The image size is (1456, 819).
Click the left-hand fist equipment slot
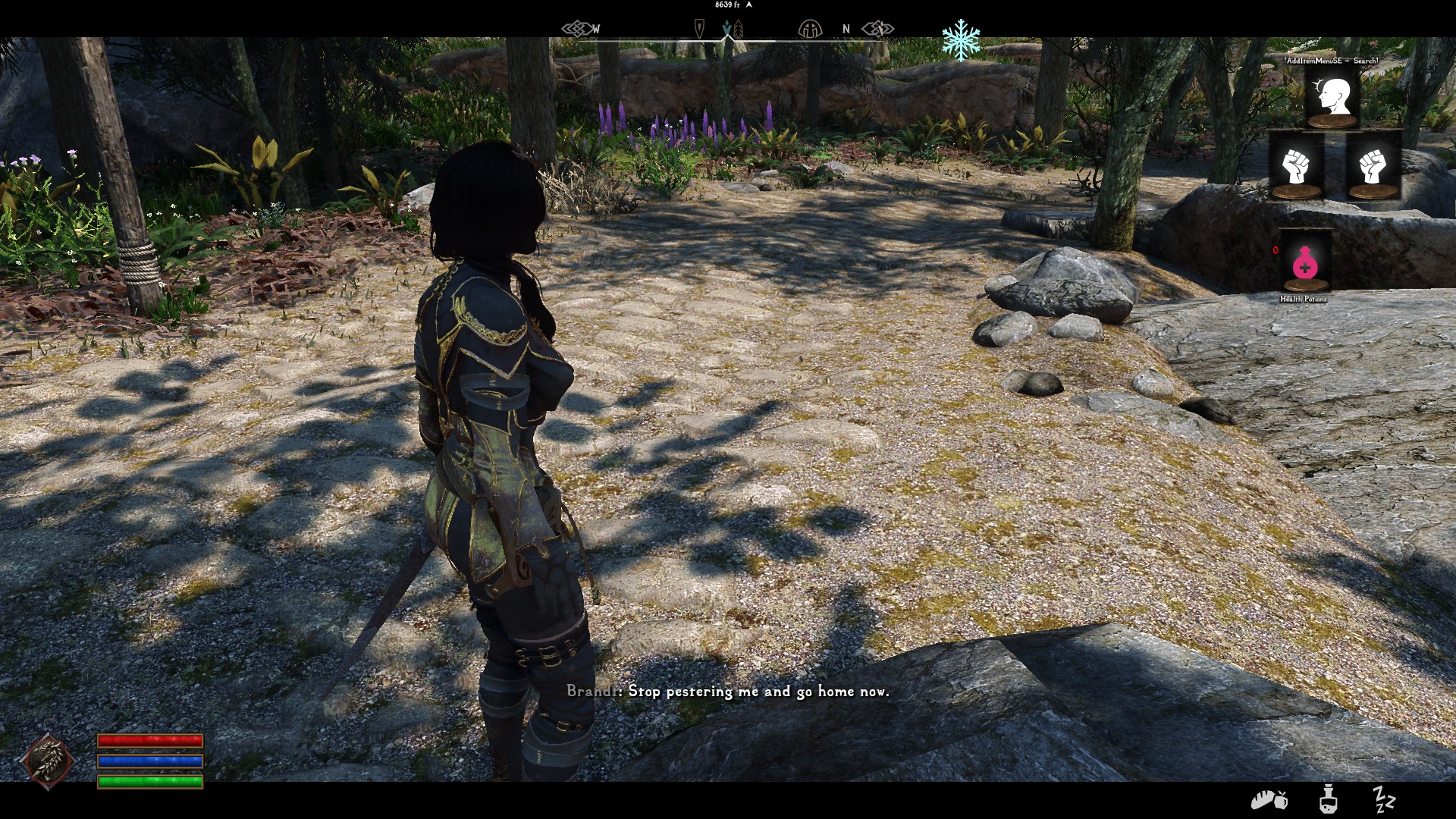coord(1295,168)
